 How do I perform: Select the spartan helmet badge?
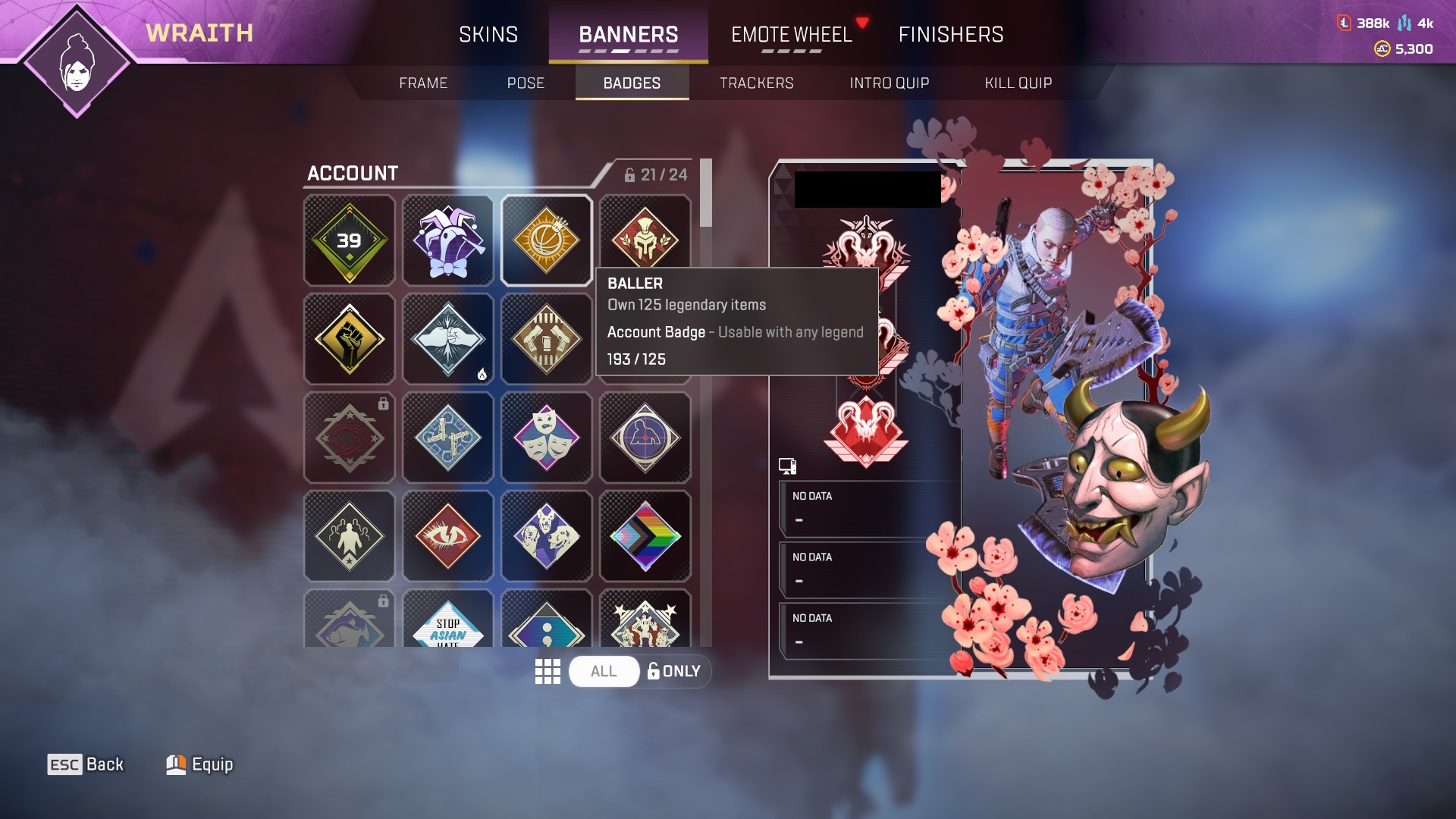point(645,240)
